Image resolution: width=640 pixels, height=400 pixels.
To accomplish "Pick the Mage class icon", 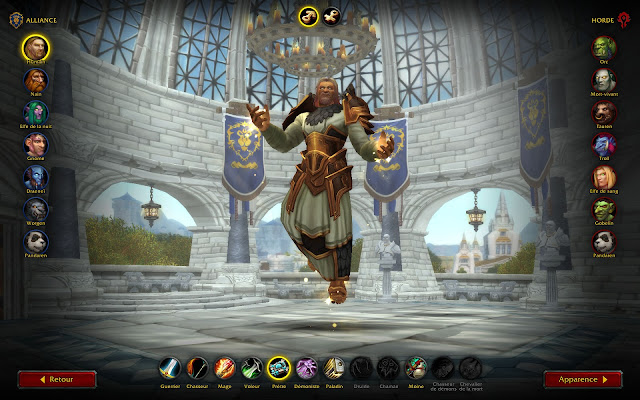I will click(x=226, y=369).
